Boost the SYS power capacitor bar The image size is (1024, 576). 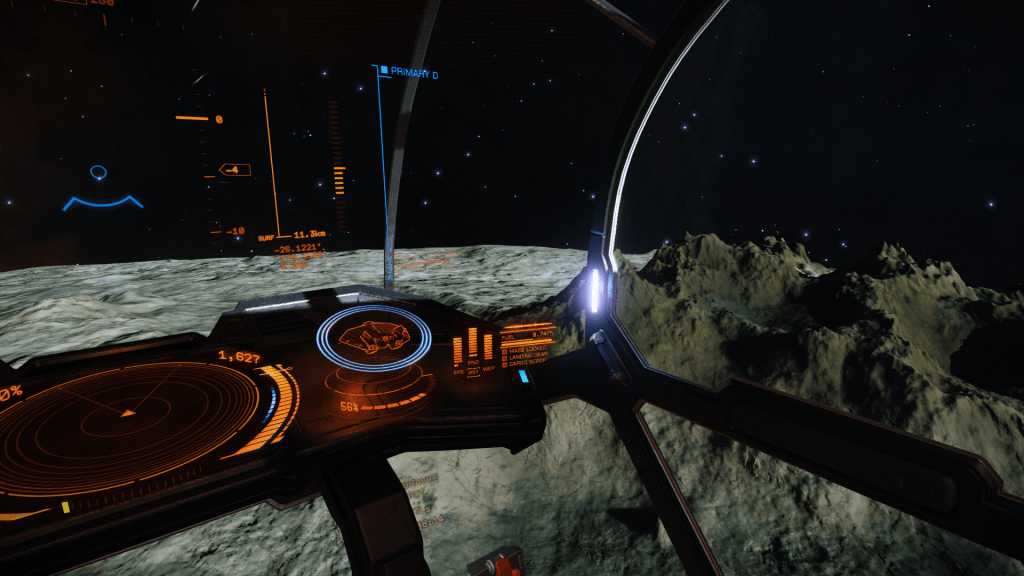458,350
